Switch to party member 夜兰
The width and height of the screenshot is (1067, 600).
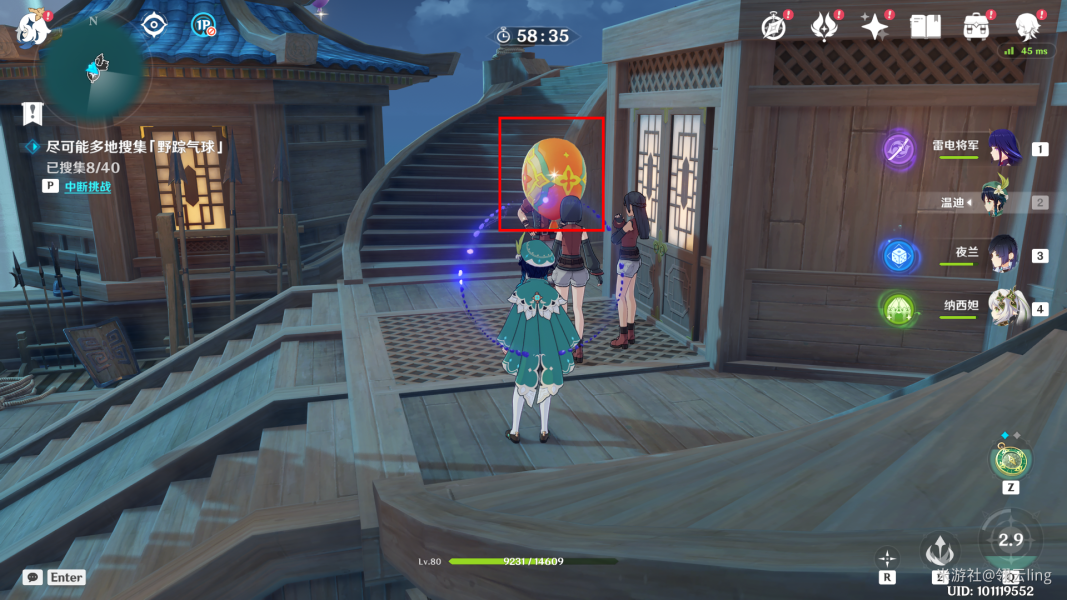point(1002,255)
